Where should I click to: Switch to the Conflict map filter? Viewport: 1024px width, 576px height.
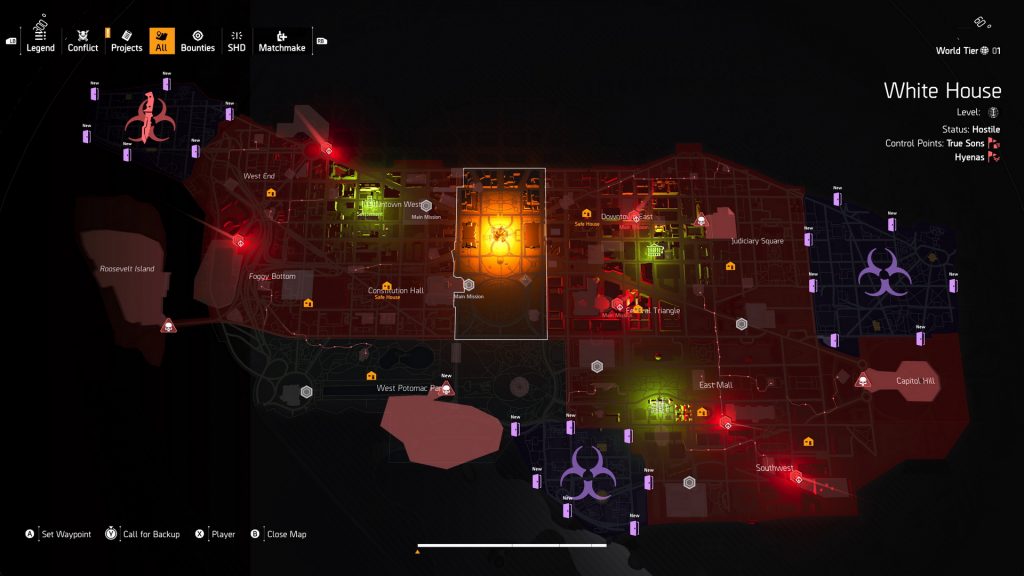83,40
